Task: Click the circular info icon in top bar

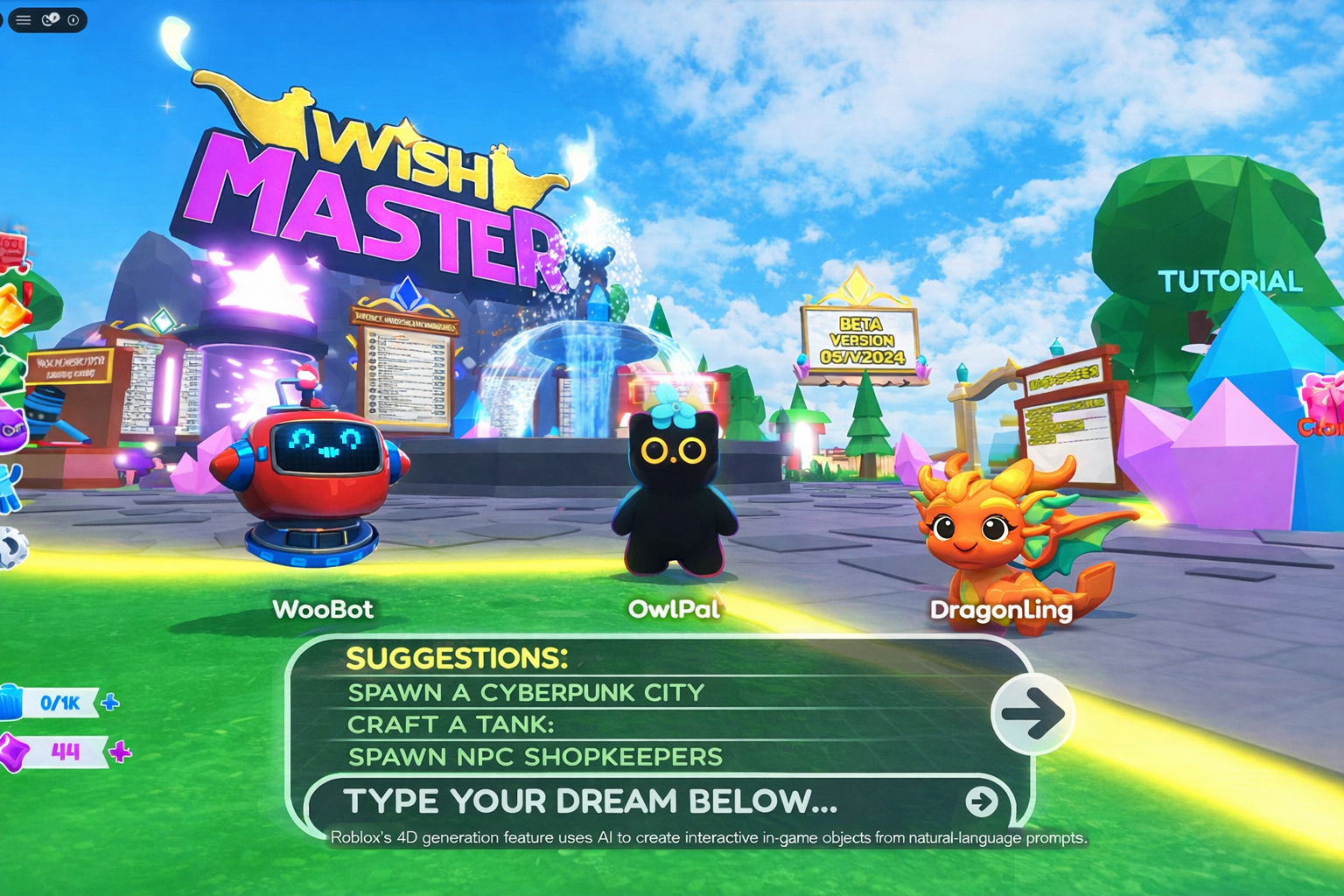Action: [73, 20]
